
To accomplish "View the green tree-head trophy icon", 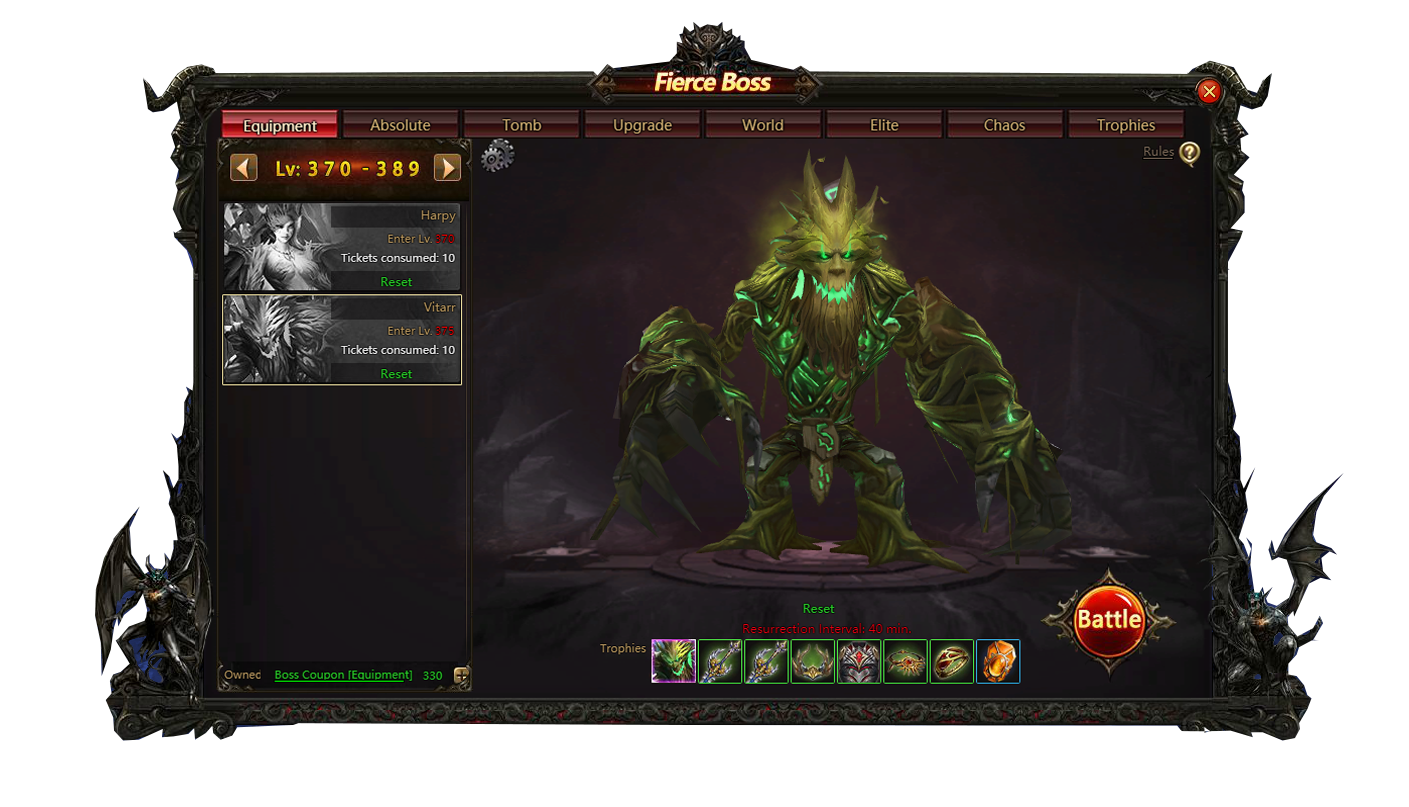I will [674, 661].
